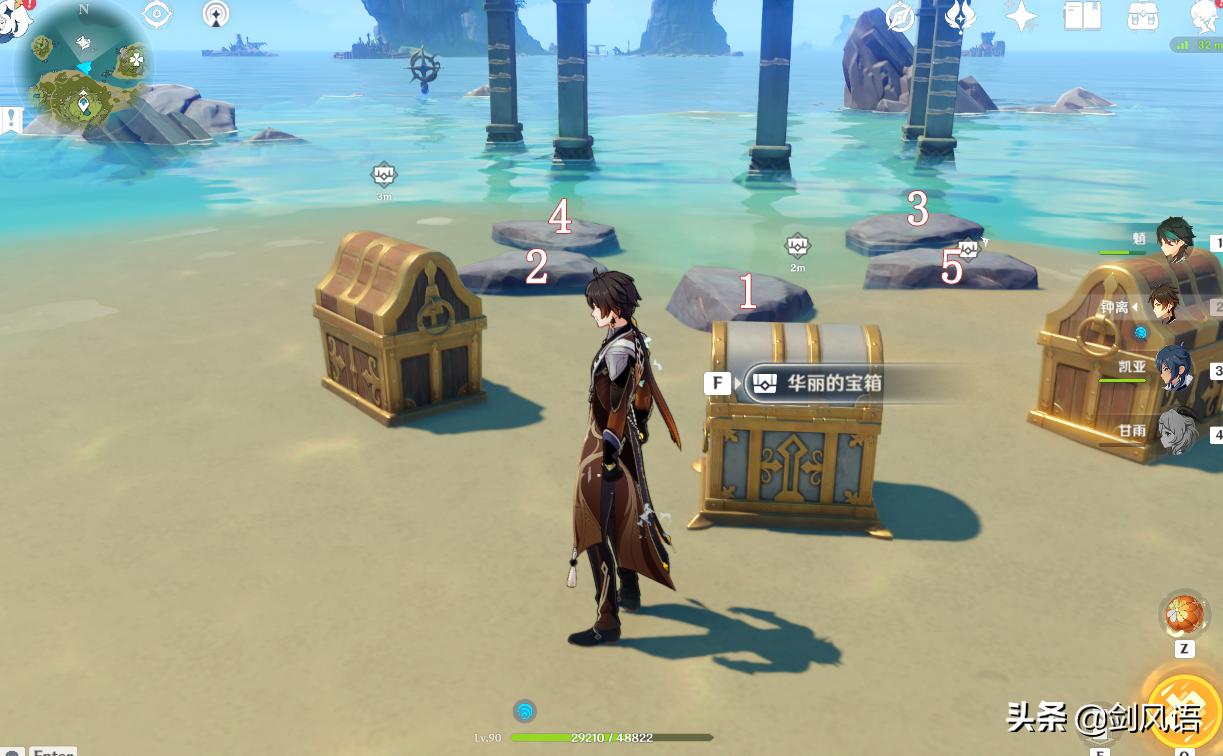1223x756 pixels.
Task: Open the adventurer handbook book icon
Action: pos(1081,16)
